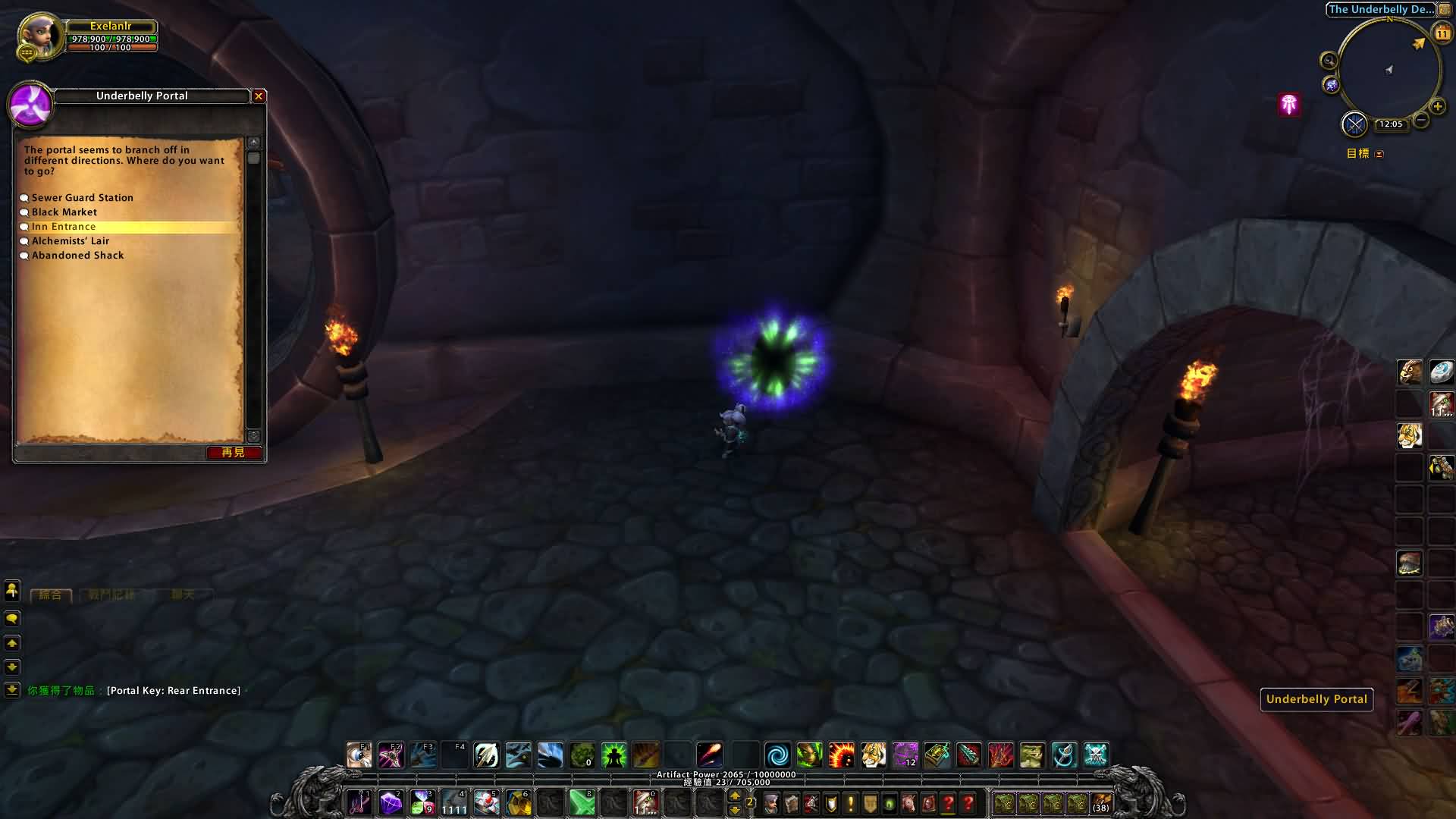The width and height of the screenshot is (1456, 819).
Task: Click the pink eye buff icon
Action: tap(1289, 104)
